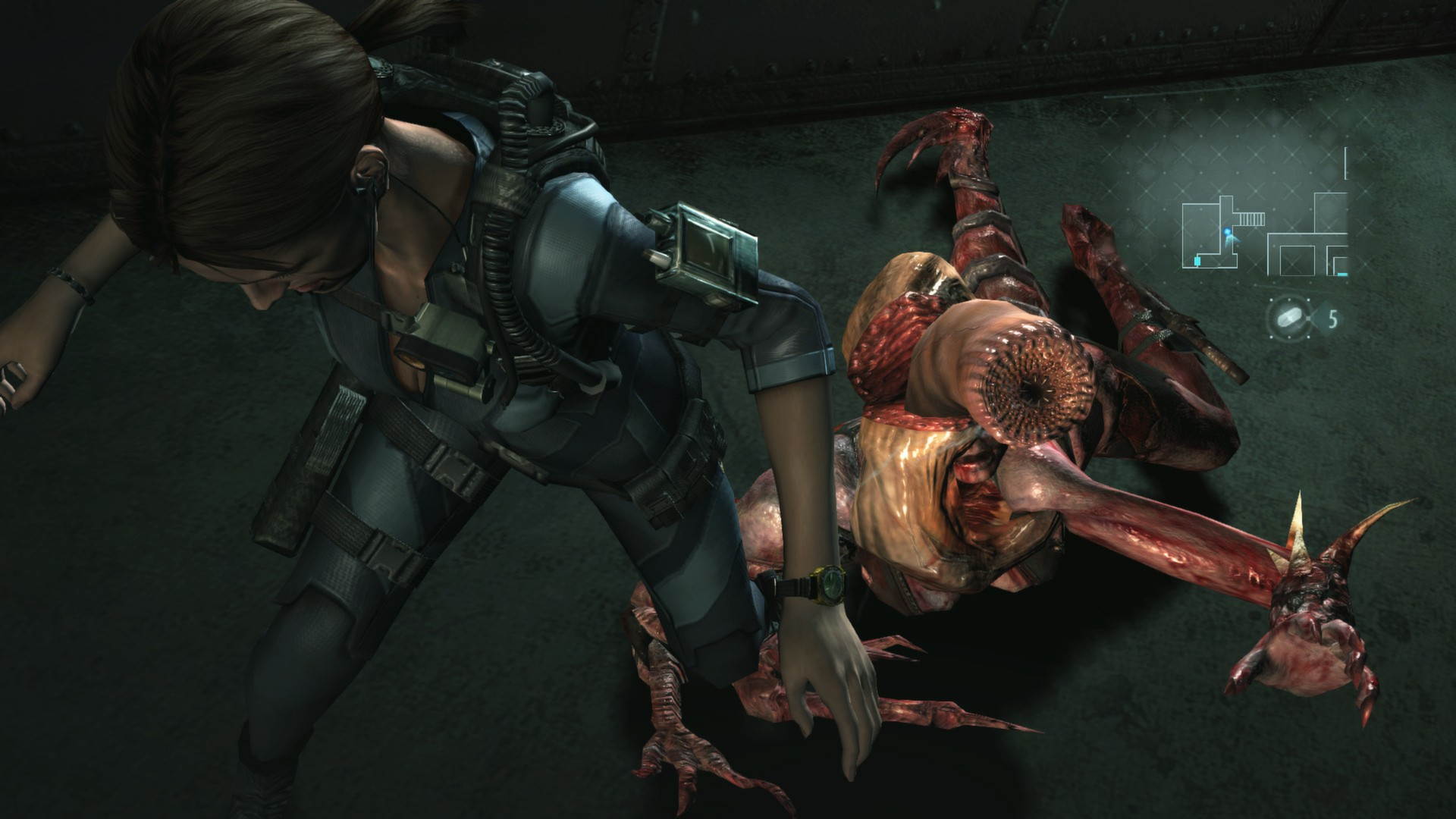
Task: Click the green herb item icon
Action: pyautogui.click(x=1289, y=319)
